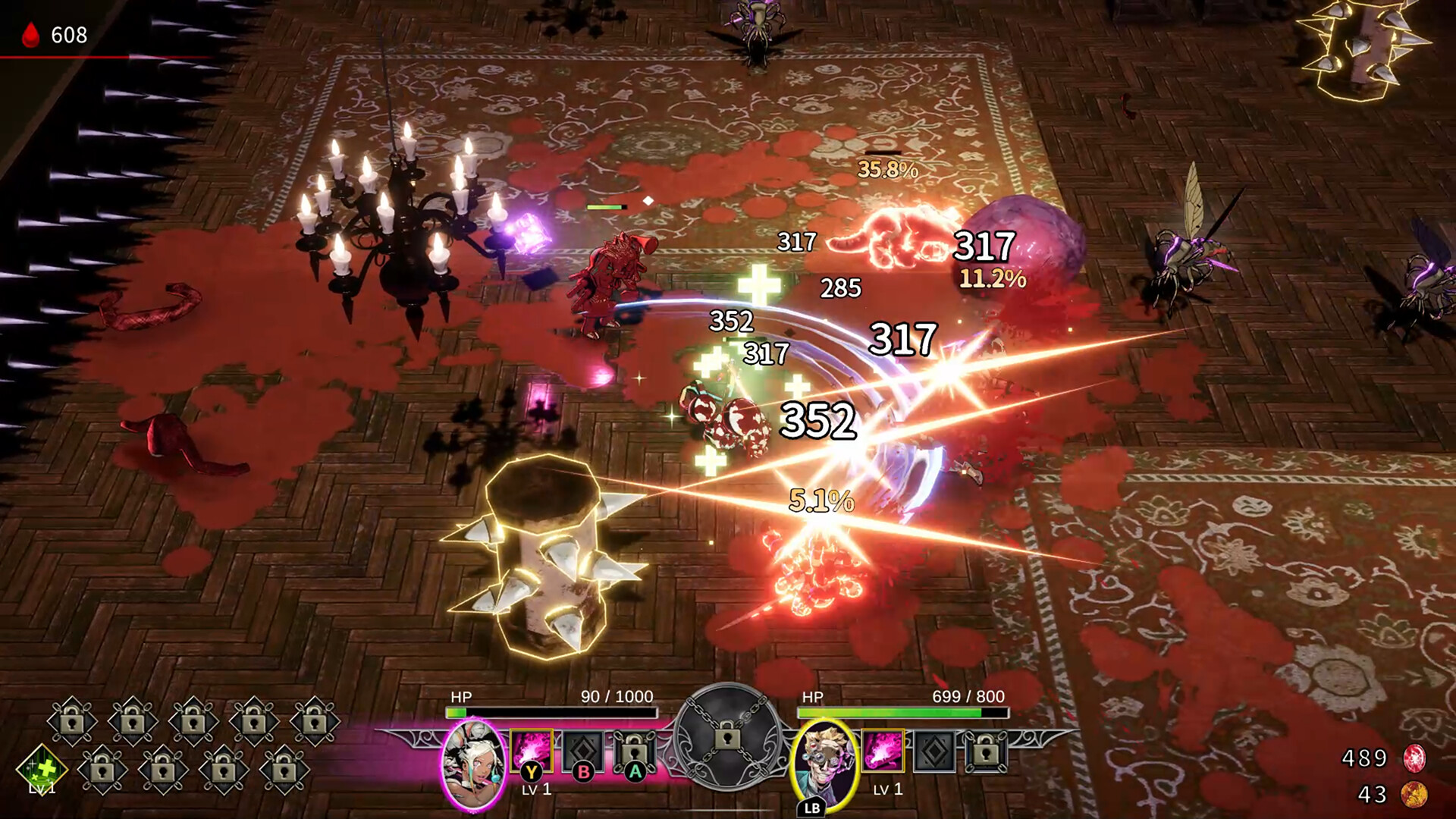Open the white-haired character's portrait
Image resolution: width=1456 pixels, height=819 pixels.
474,764
